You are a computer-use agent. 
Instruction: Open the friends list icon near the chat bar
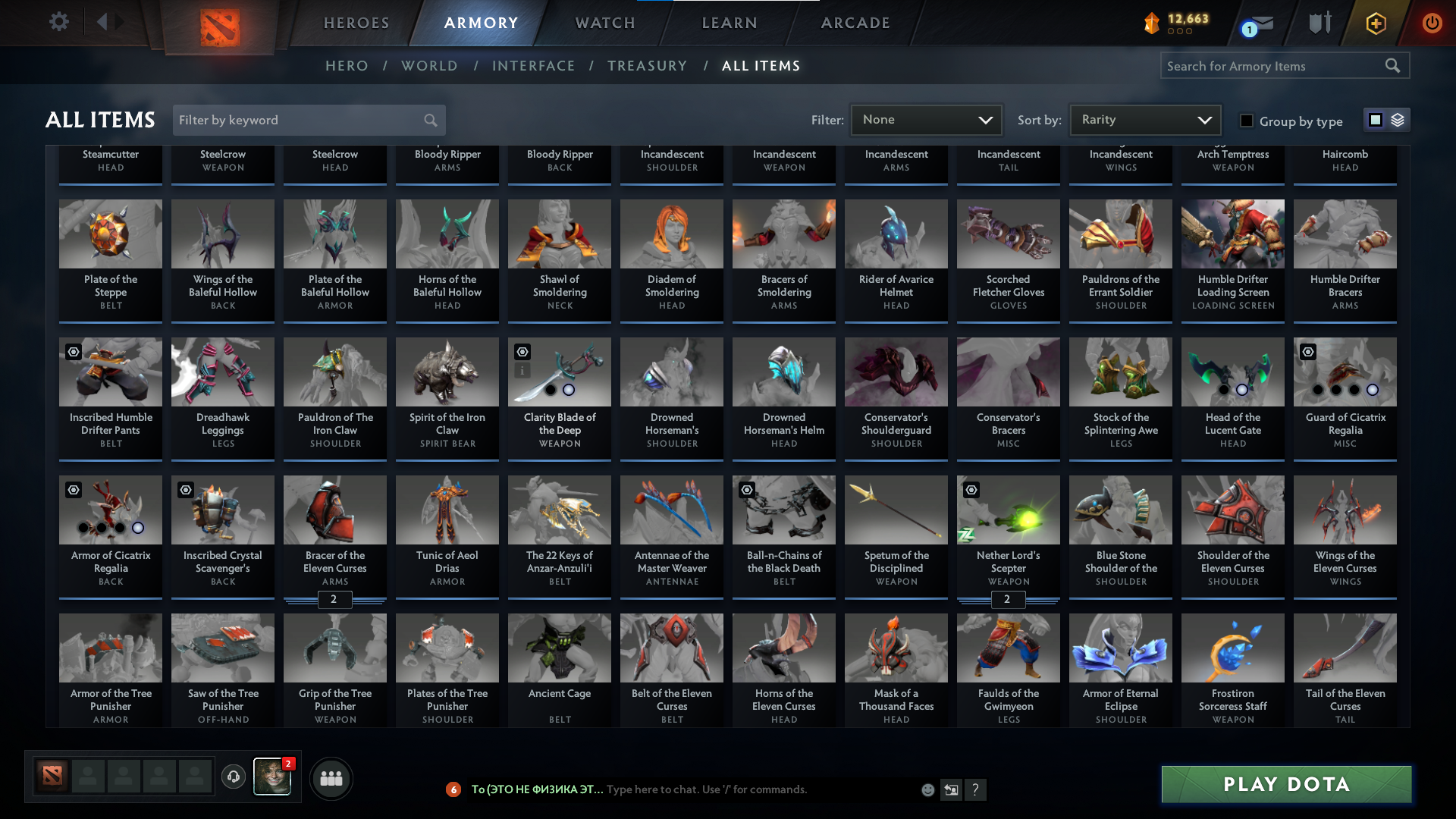[x=330, y=778]
